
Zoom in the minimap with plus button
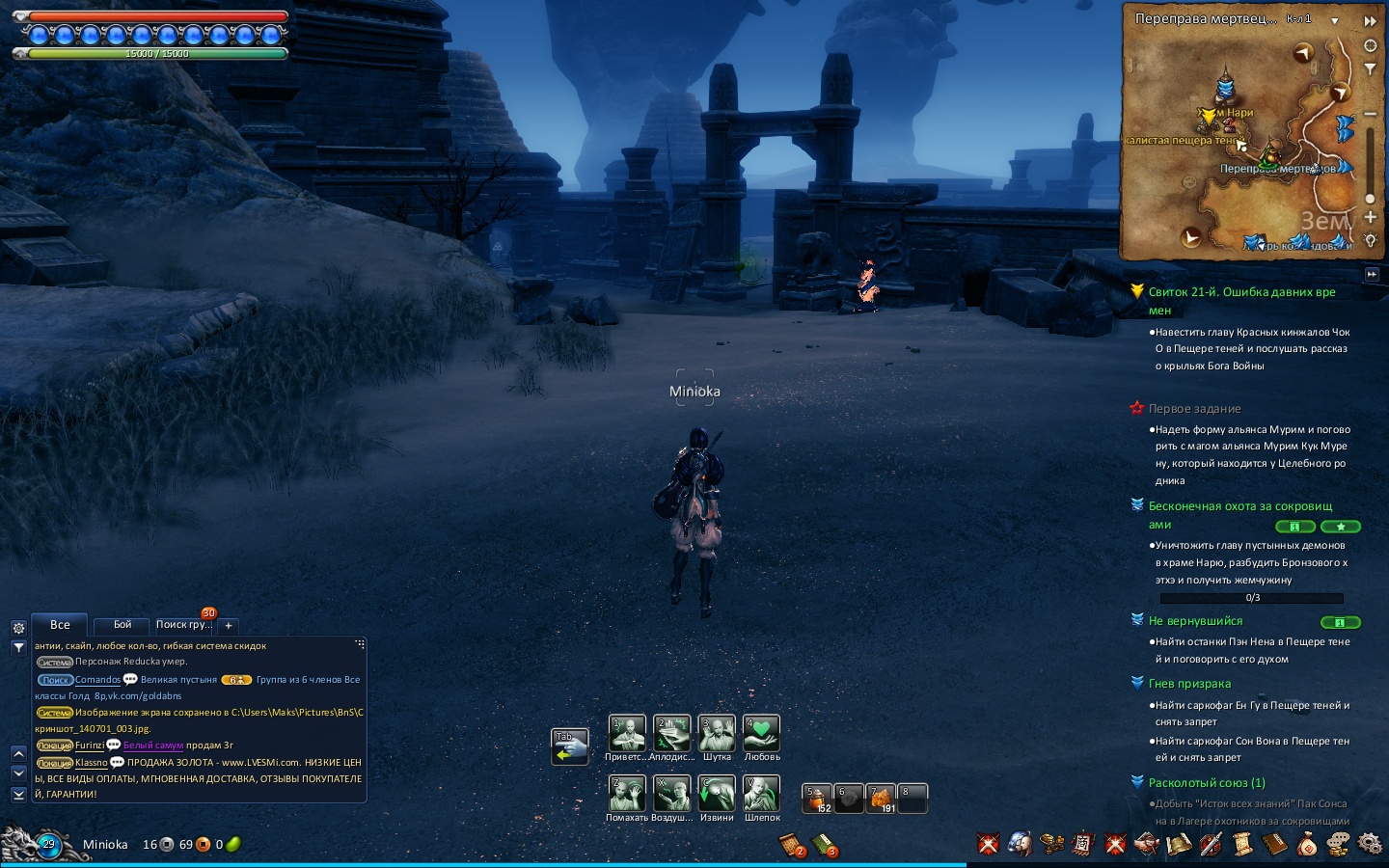tap(1370, 217)
